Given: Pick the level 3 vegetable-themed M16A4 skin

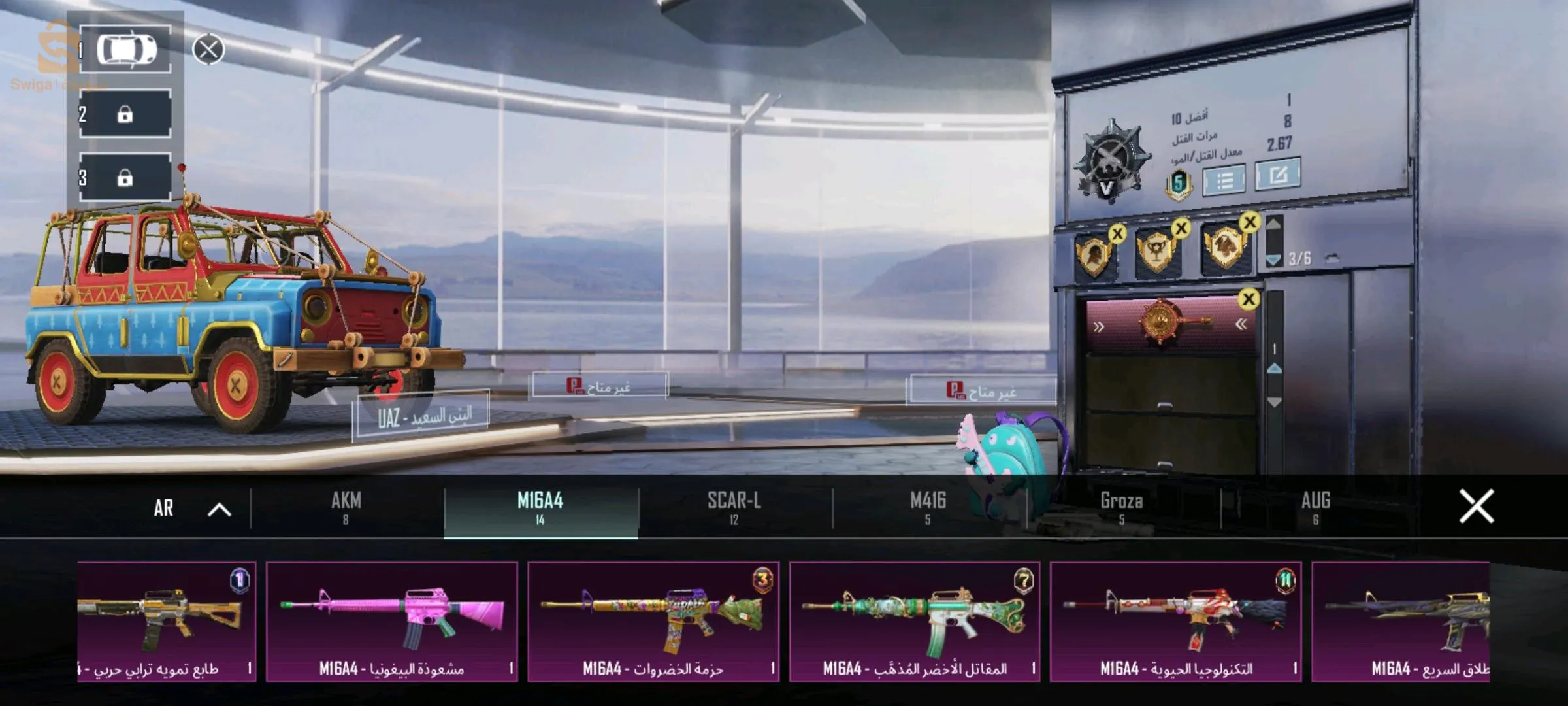Looking at the screenshot, I should (653, 621).
